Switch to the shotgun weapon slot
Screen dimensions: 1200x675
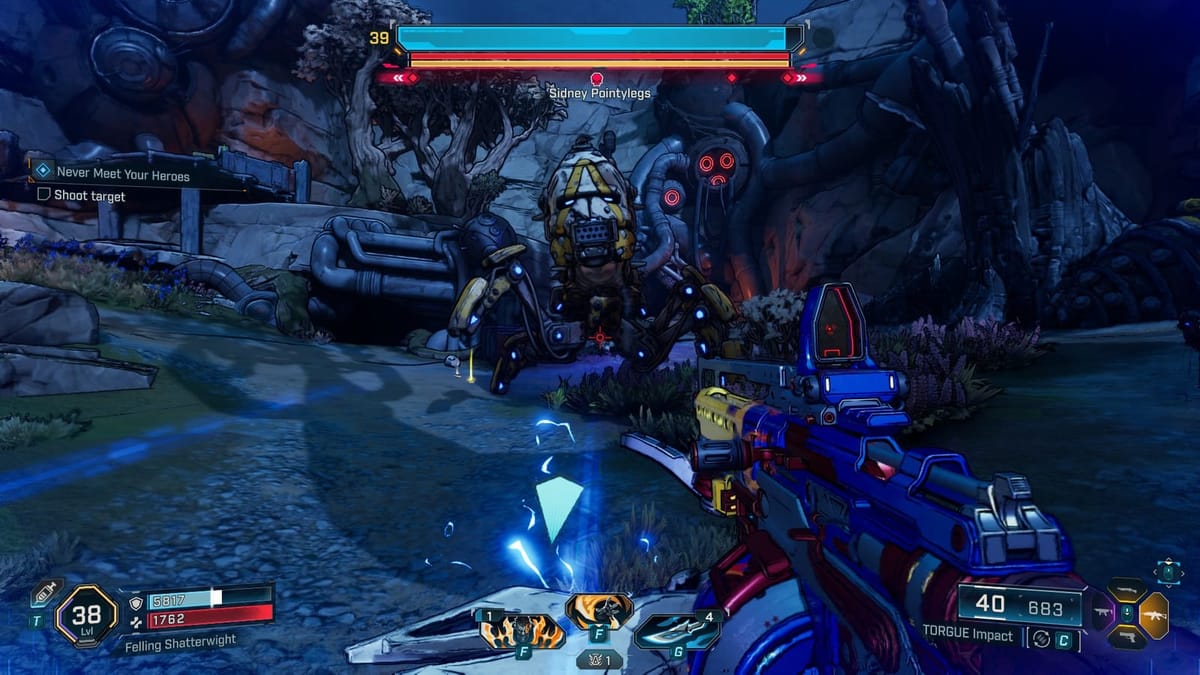[1126, 590]
